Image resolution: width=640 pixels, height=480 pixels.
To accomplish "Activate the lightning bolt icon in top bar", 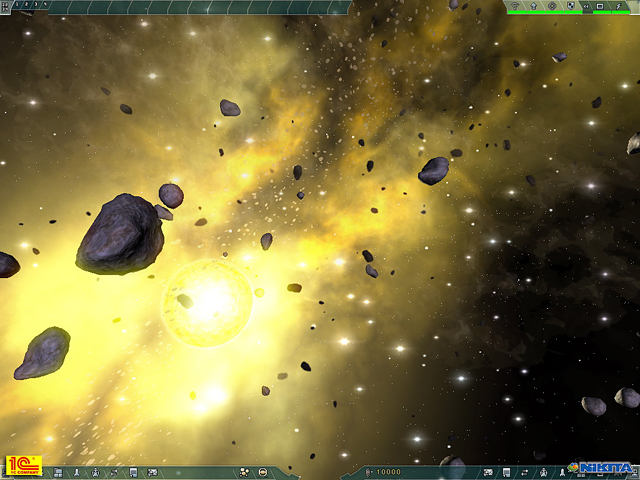I will [x=618, y=5].
